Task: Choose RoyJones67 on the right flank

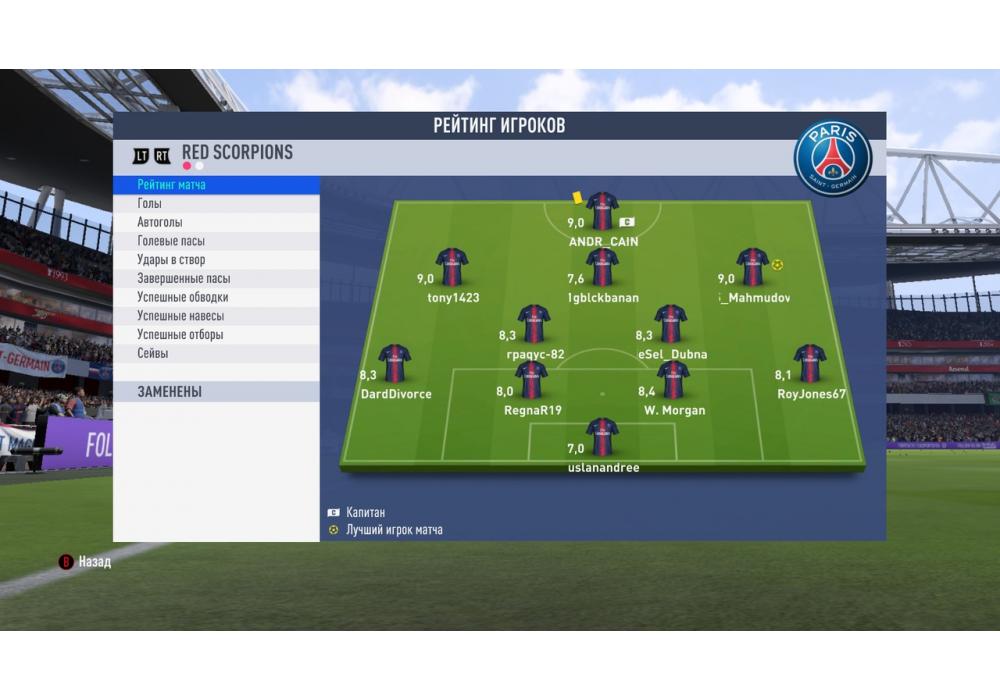Action: 810,363
